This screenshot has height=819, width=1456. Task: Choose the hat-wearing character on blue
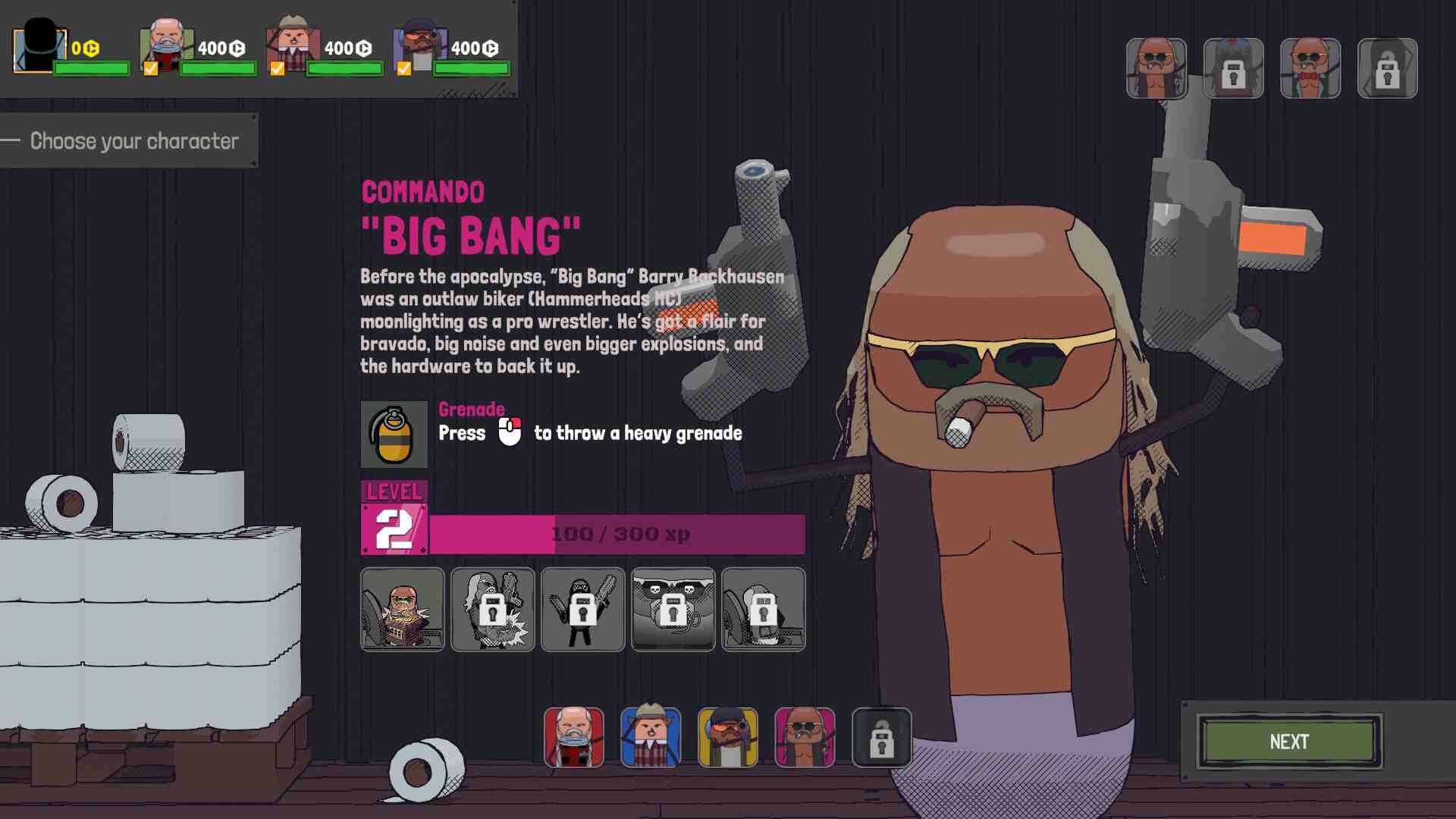651,737
